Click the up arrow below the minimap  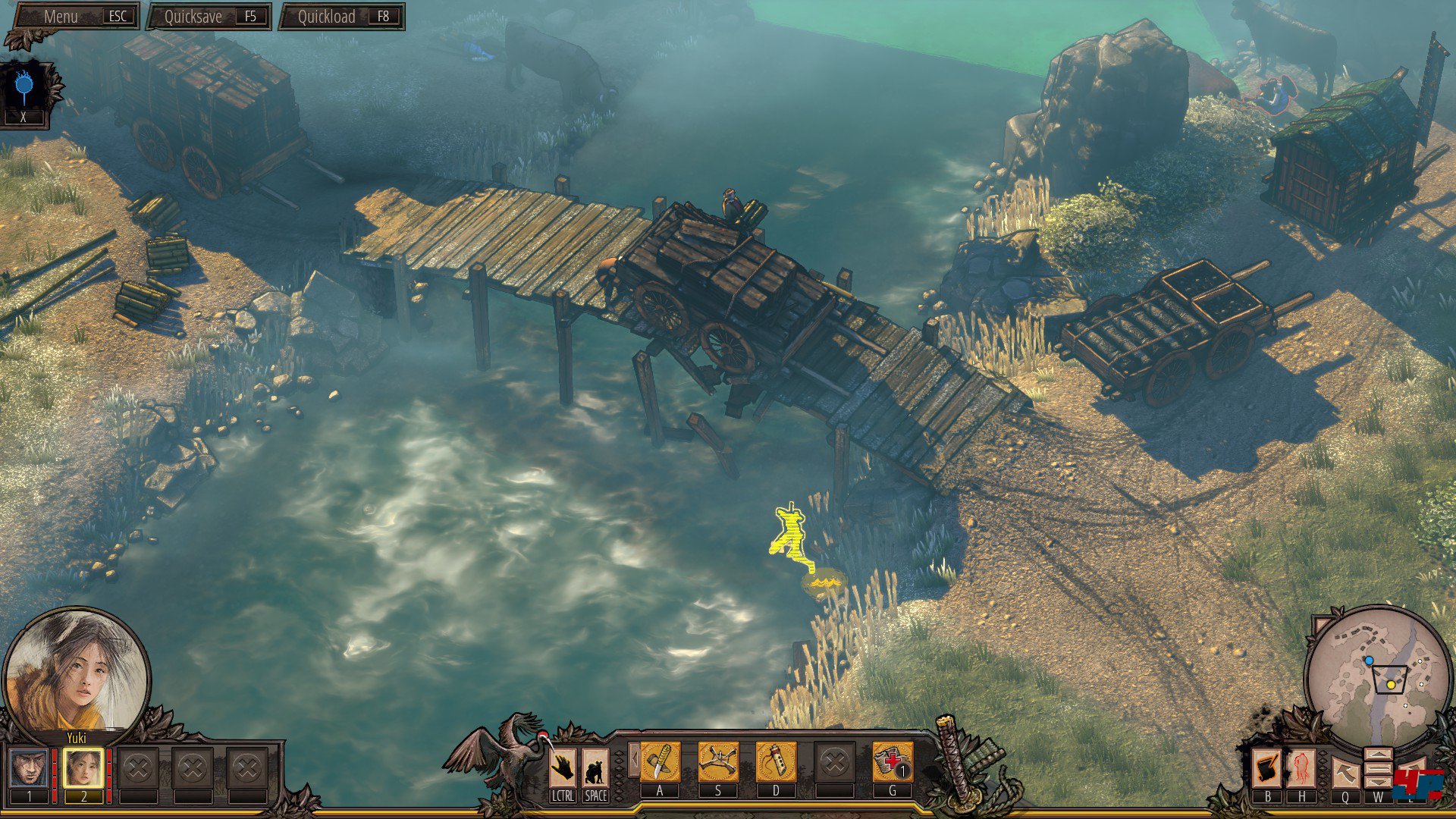(1378, 756)
